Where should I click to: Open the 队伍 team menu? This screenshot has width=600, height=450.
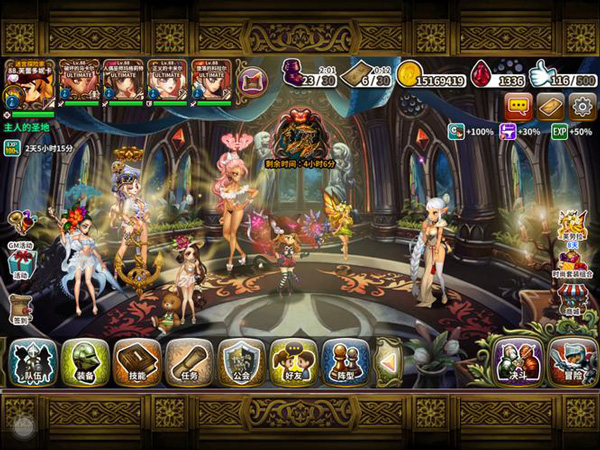pyautogui.click(x=32, y=361)
